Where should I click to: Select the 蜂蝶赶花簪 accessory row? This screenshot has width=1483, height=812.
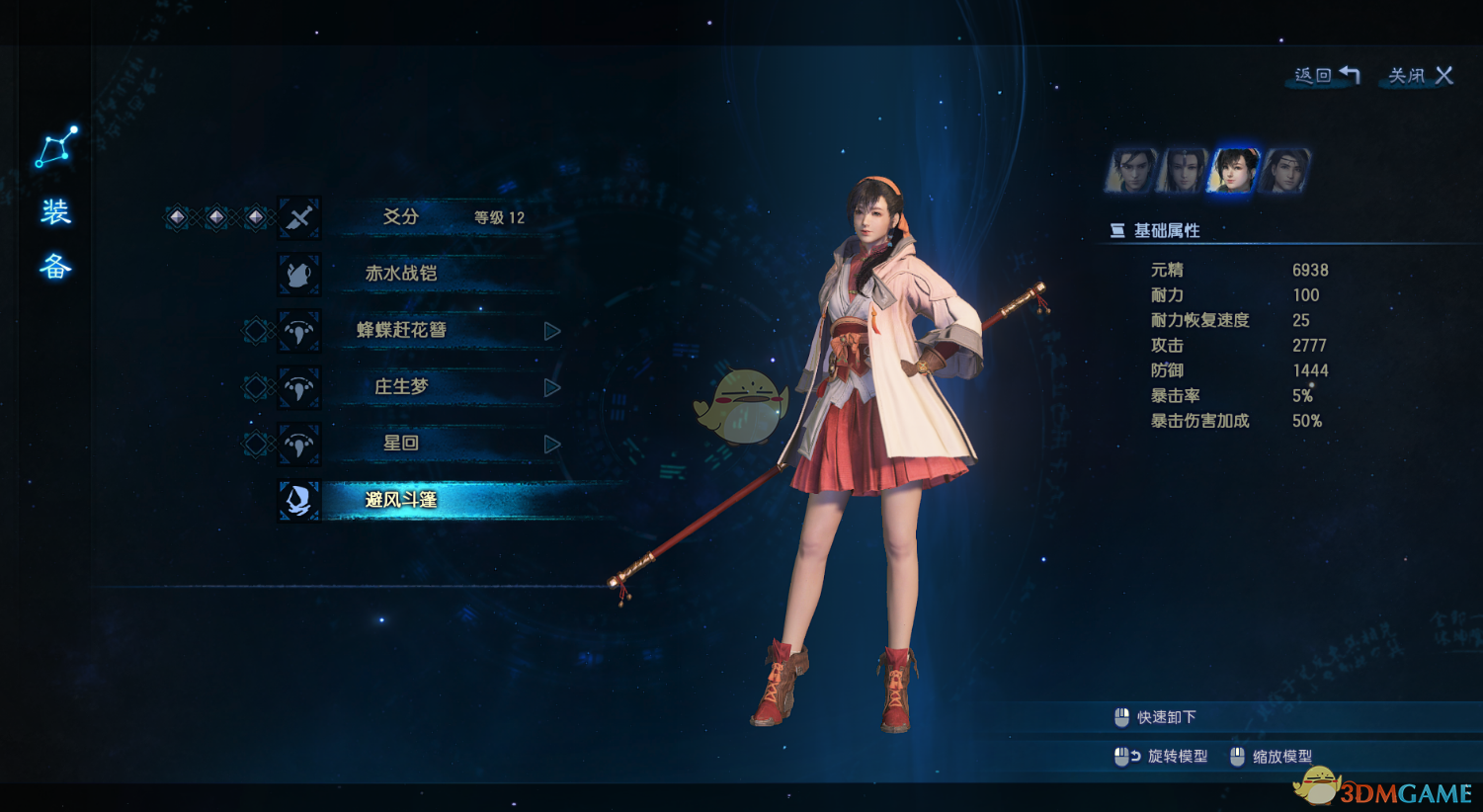pos(401,330)
